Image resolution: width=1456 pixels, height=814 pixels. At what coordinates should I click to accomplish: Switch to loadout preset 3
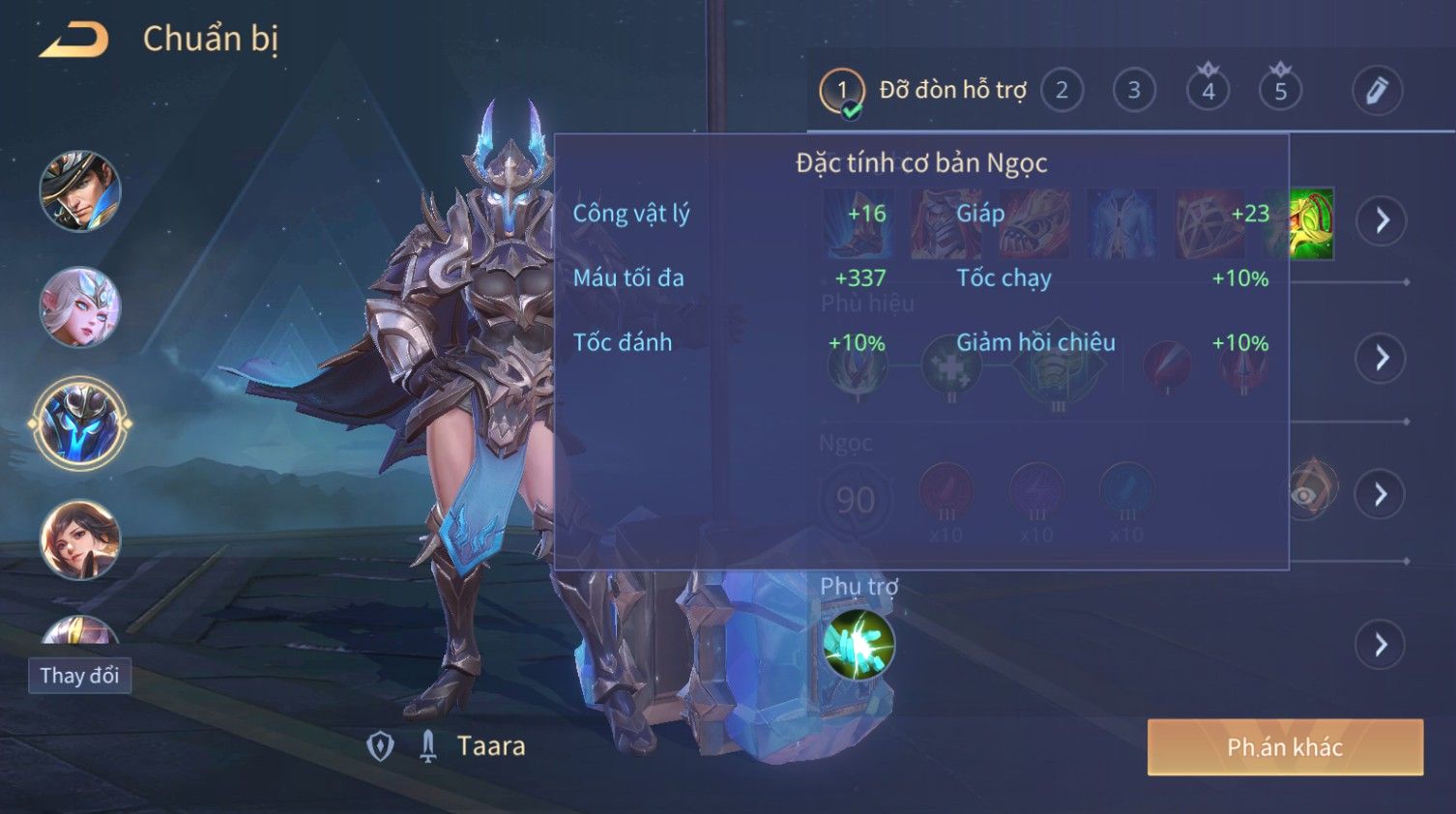click(1134, 91)
